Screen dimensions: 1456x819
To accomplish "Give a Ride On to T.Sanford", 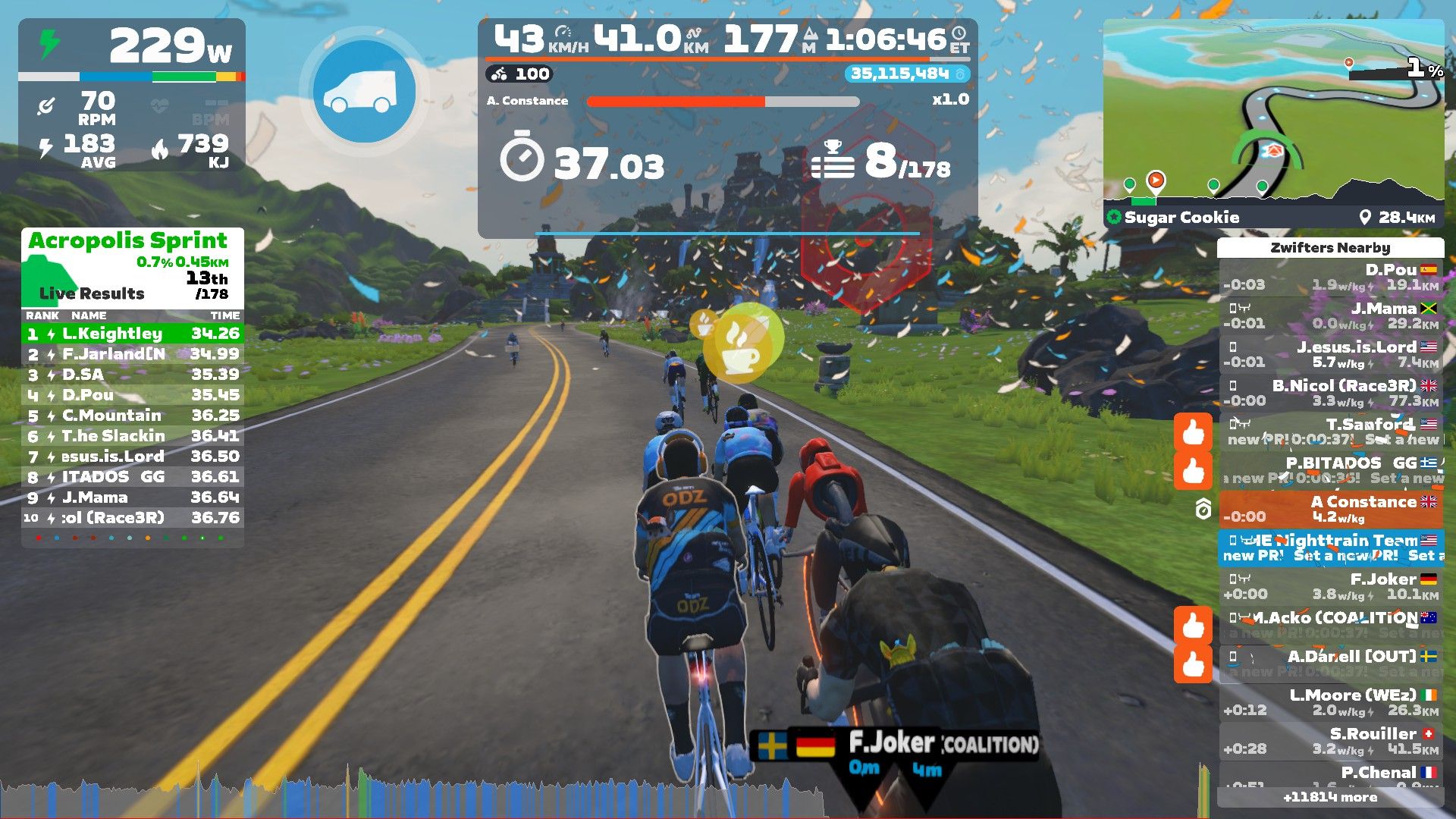I will tap(1193, 432).
